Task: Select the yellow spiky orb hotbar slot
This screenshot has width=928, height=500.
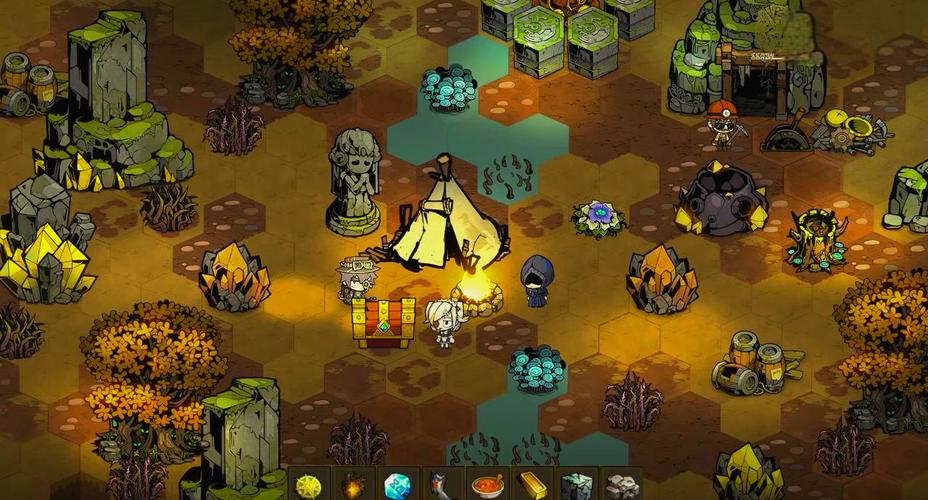Action: click(x=310, y=485)
